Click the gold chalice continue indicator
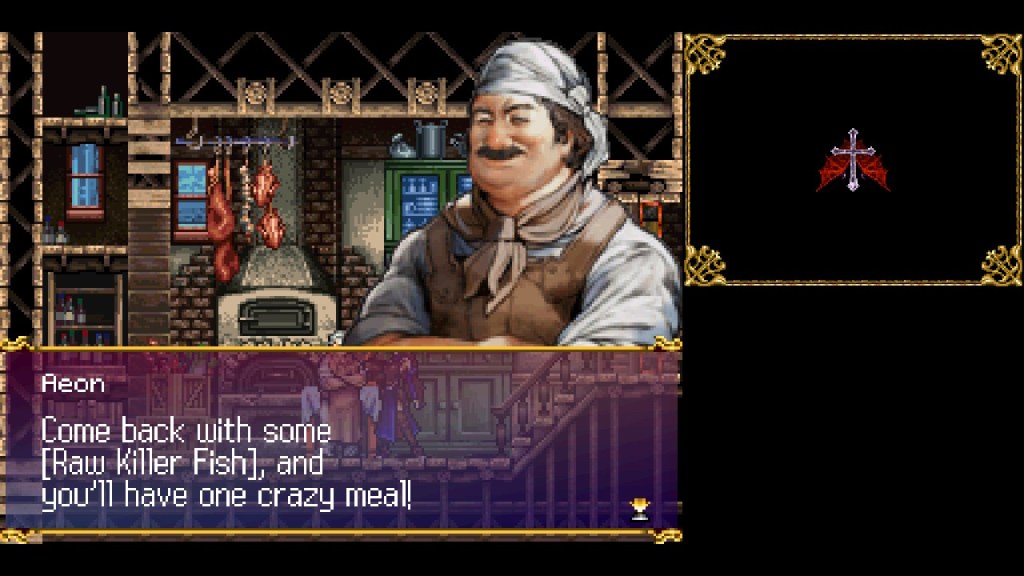The height and width of the screenshot is (576, 1024). click(640, 509)
